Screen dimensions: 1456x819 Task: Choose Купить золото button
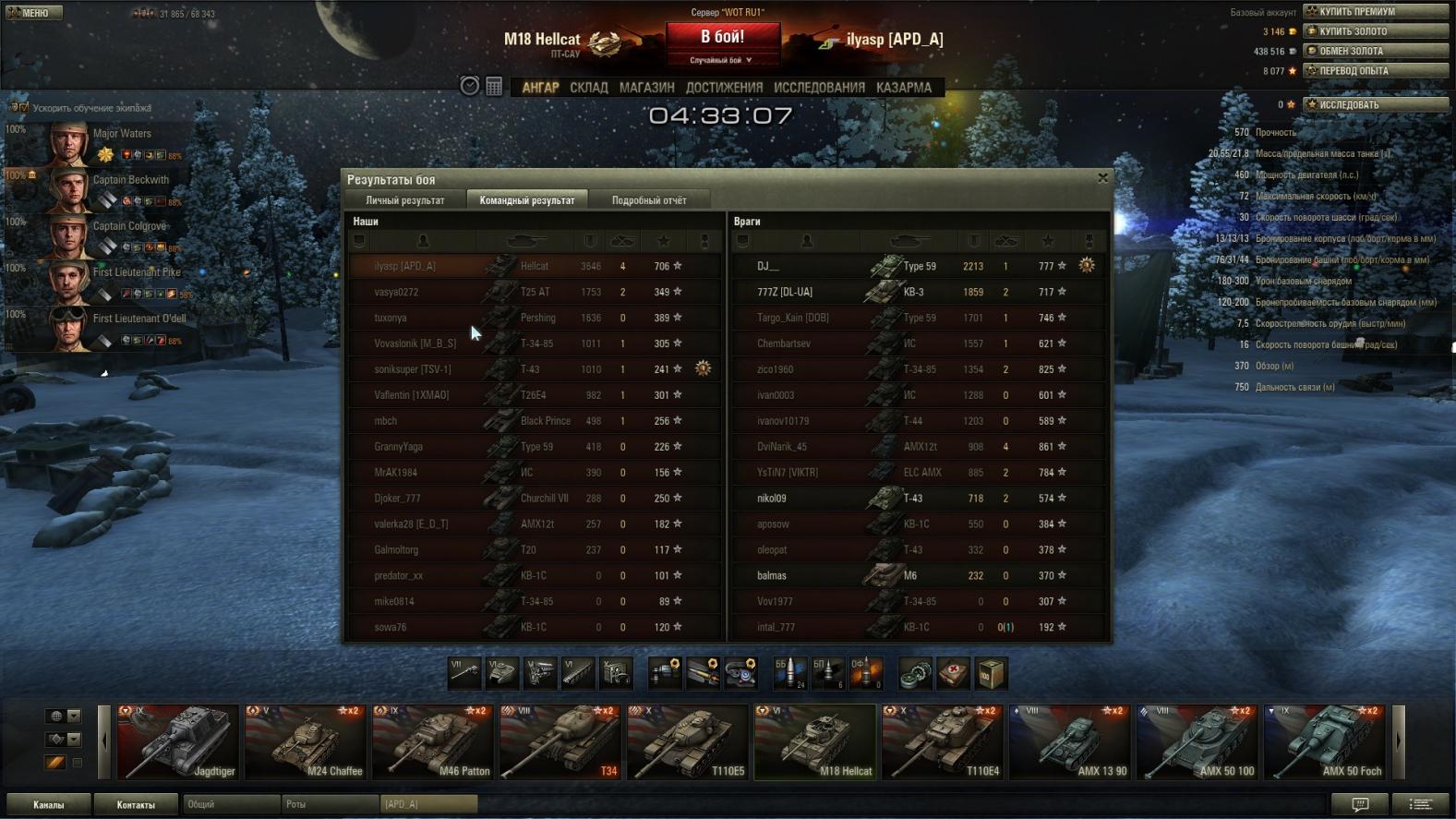[1375, 31]
